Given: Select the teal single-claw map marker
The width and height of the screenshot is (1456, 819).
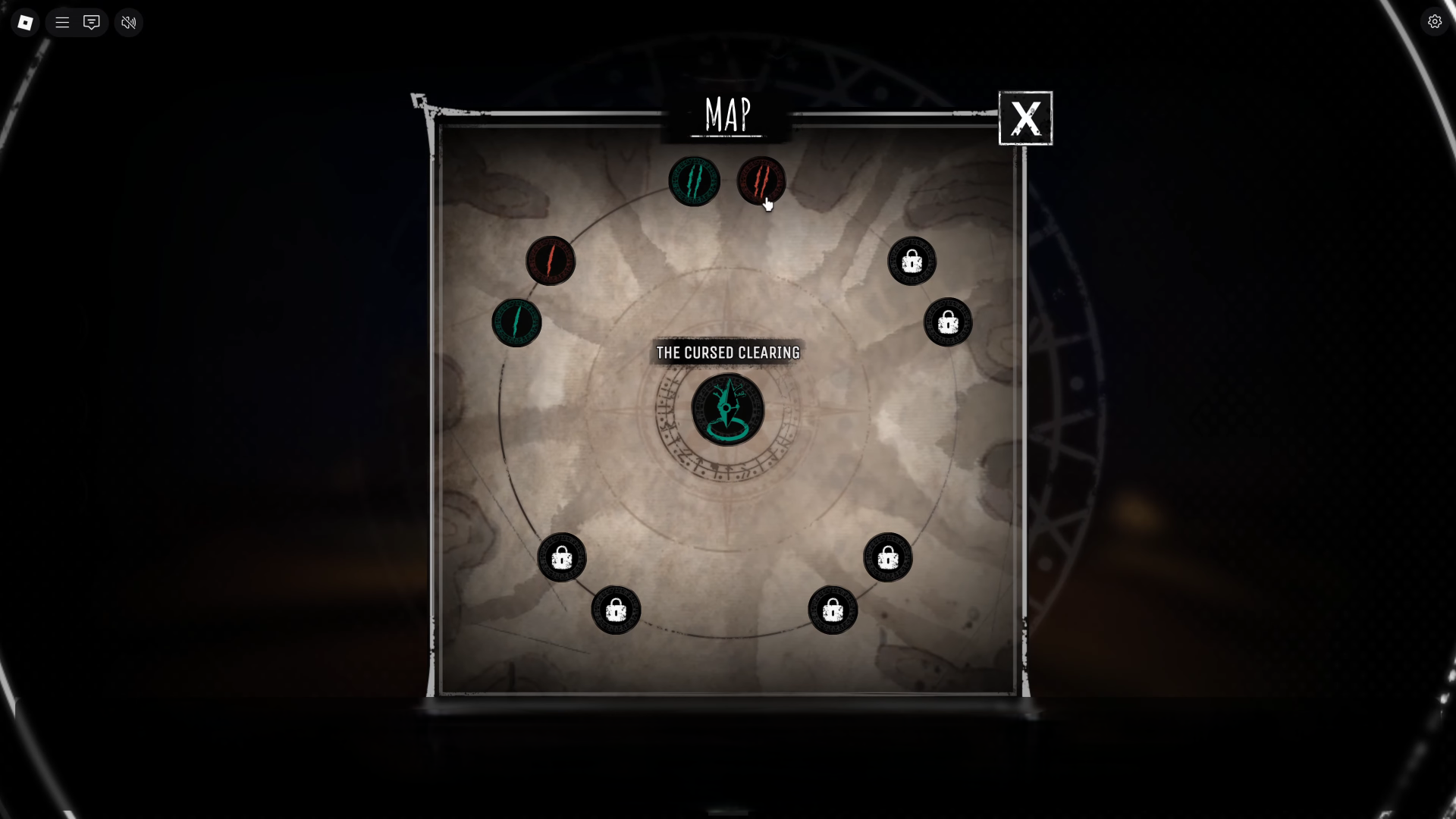Looking at the screenshot, I should pyautogui.click(x=516, y=322).
